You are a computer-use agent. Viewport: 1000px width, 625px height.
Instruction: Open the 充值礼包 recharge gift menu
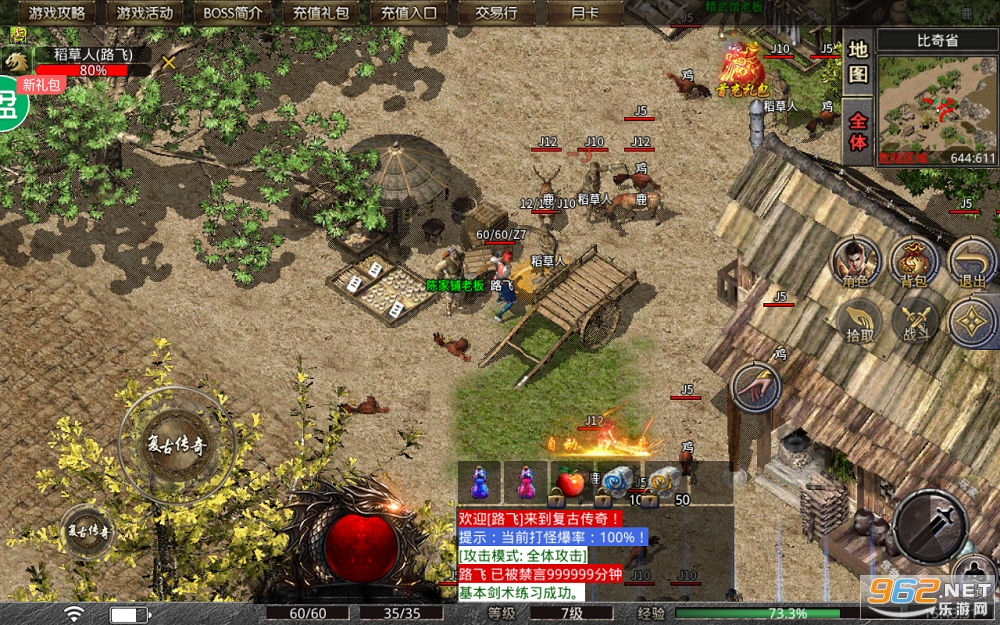click(x=321, y=13)
